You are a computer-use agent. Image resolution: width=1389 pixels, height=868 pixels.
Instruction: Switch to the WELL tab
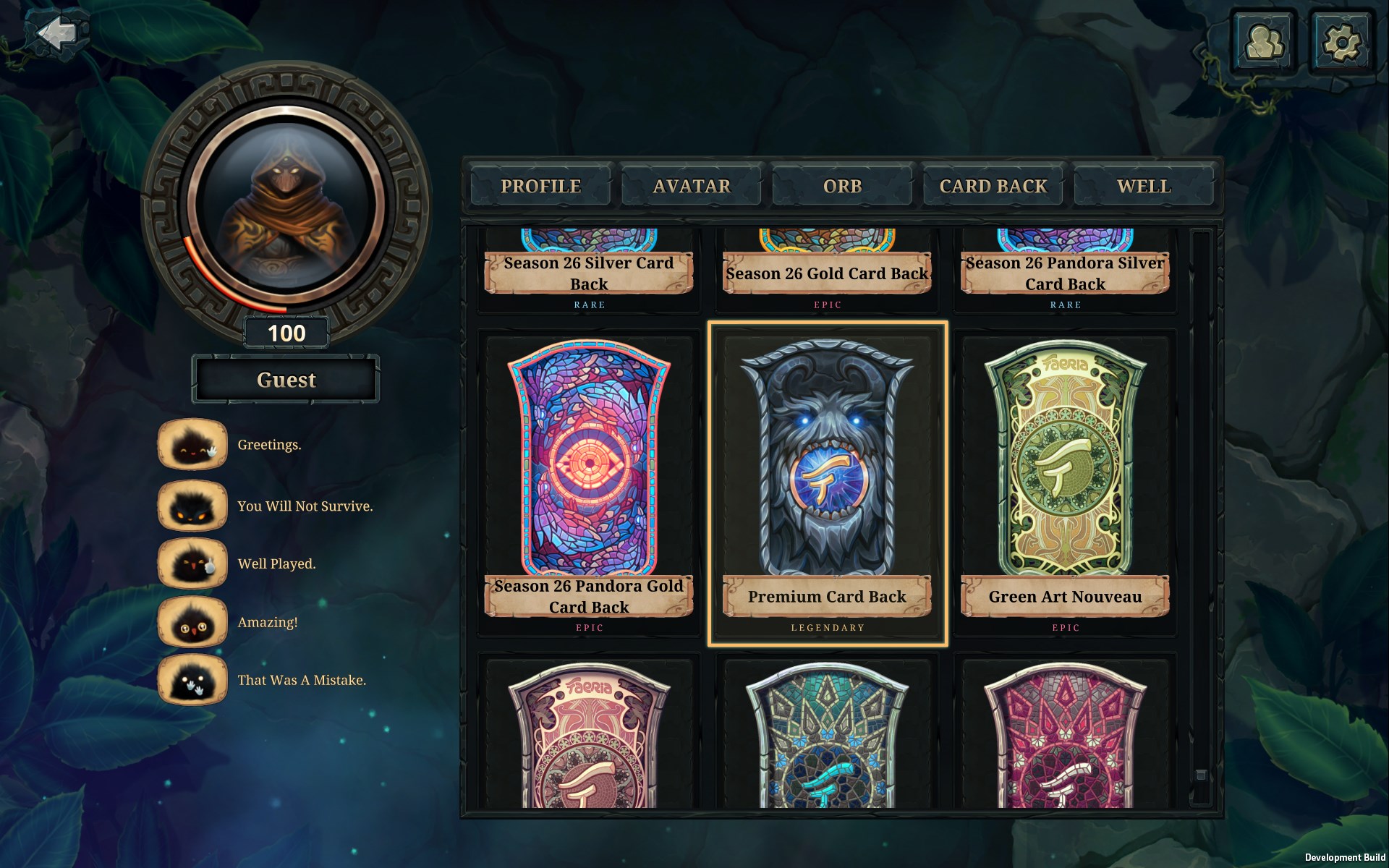(1144, 186)
